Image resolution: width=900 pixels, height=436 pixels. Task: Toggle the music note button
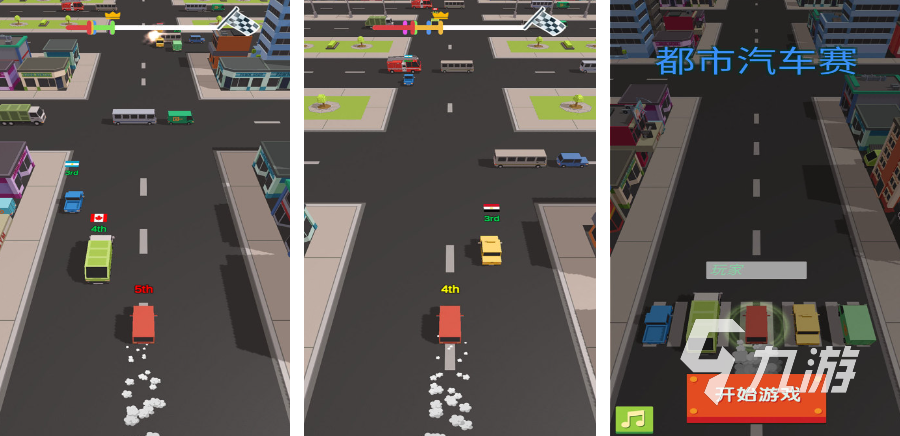coord(634,420)
